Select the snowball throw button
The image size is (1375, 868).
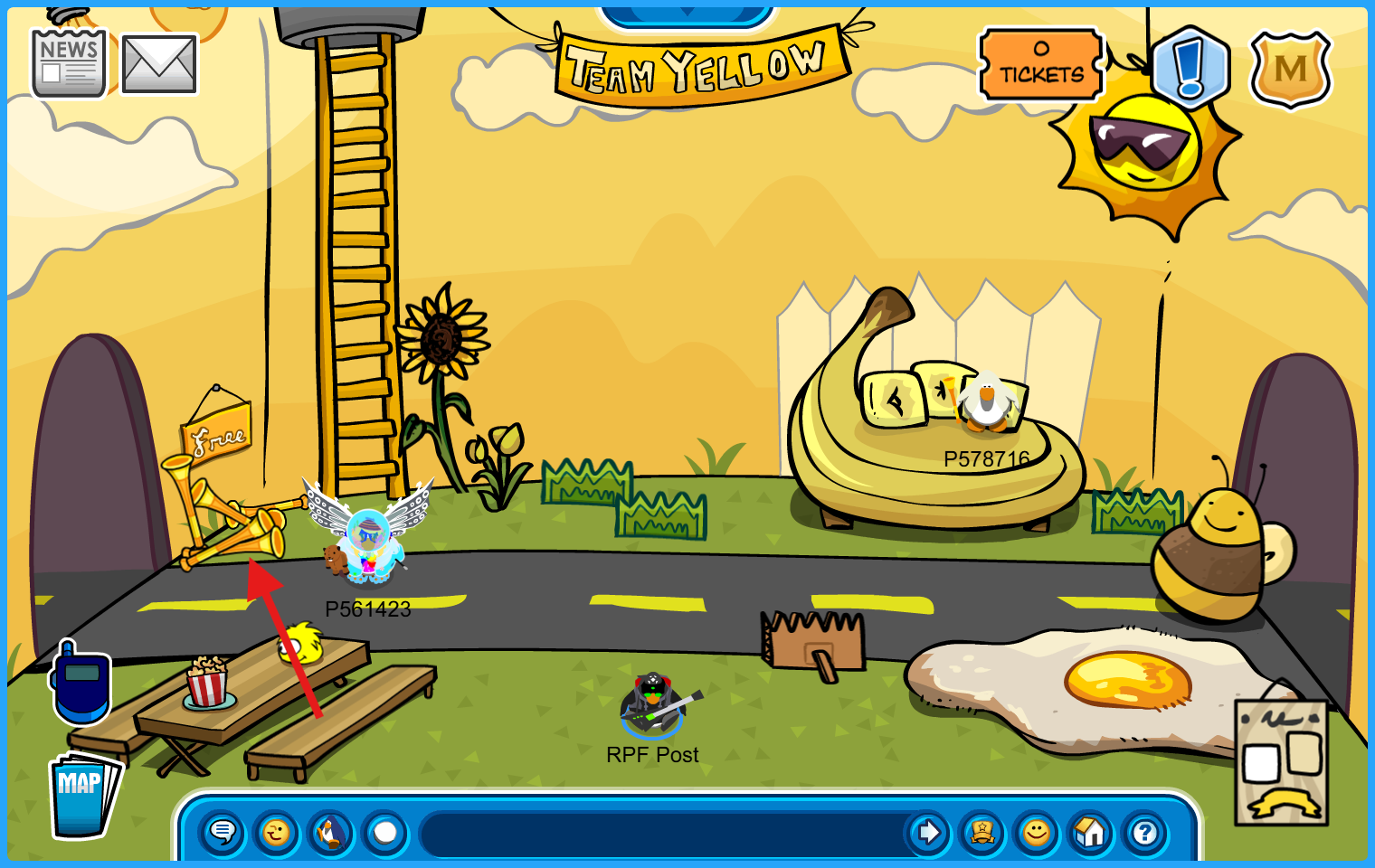coord(385,832)
